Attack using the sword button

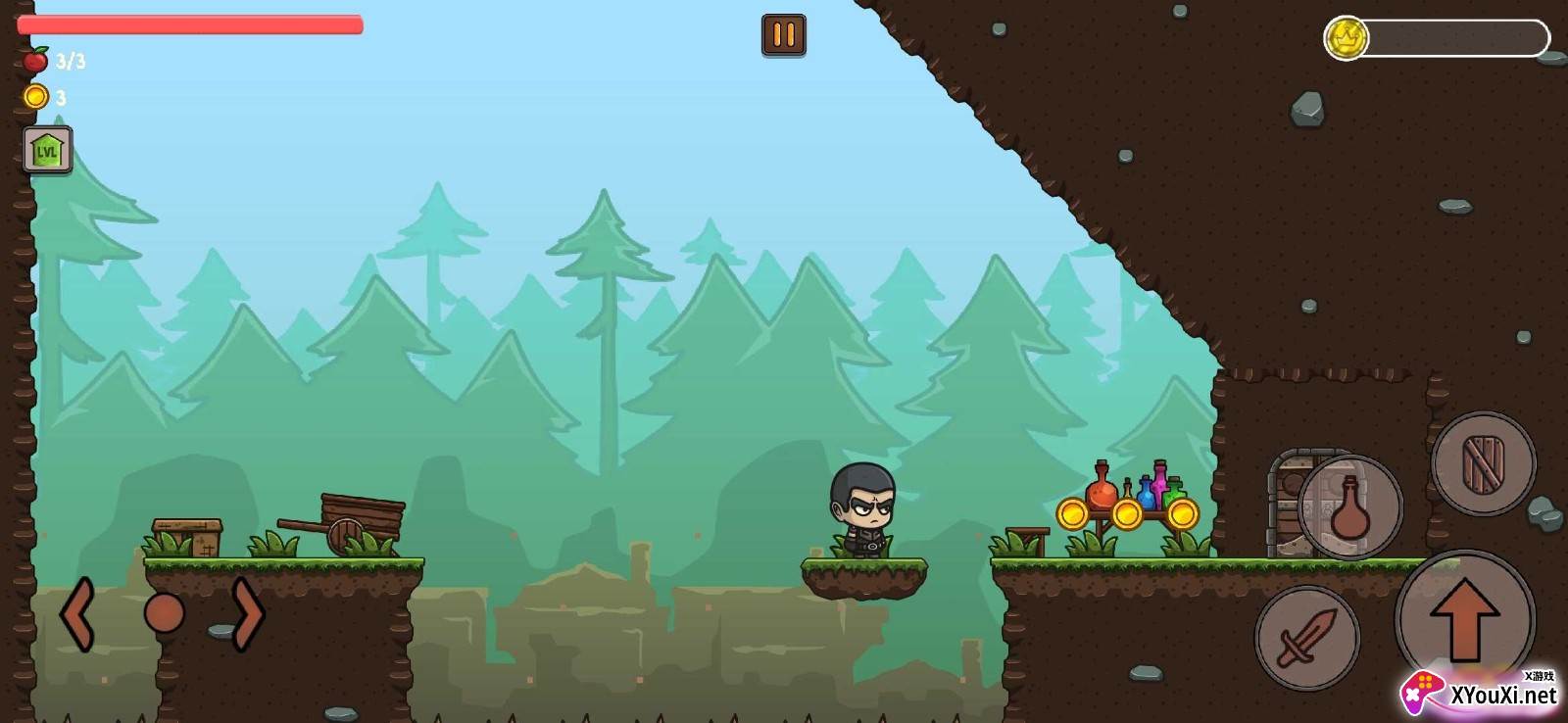tap(1306, 638)
